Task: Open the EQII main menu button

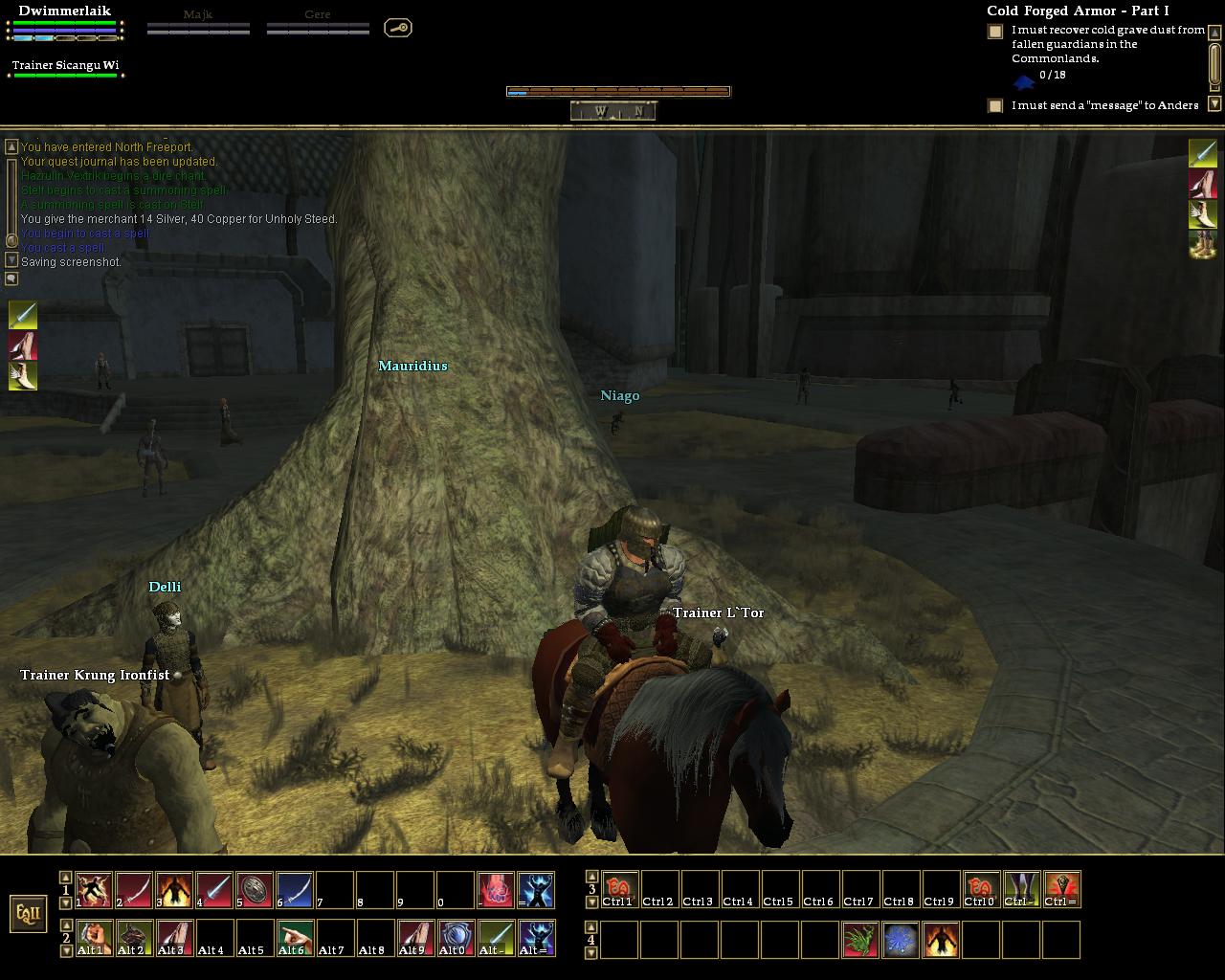Action: click(x=29, y=913)
